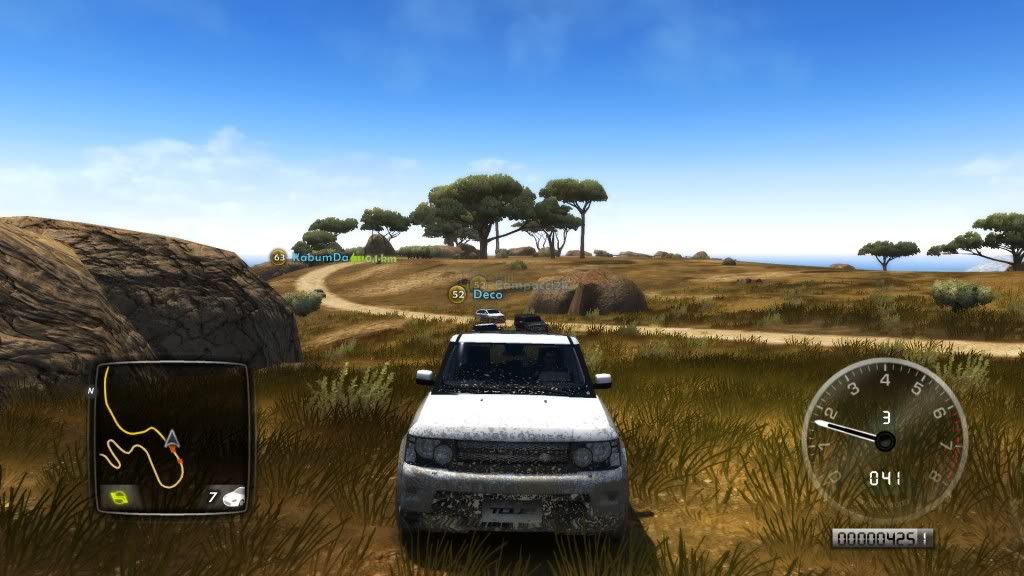Select the white car icon beside 7
Viewport: 1024px width, 576px height.
pyautogui.click(x=234, y=496)
